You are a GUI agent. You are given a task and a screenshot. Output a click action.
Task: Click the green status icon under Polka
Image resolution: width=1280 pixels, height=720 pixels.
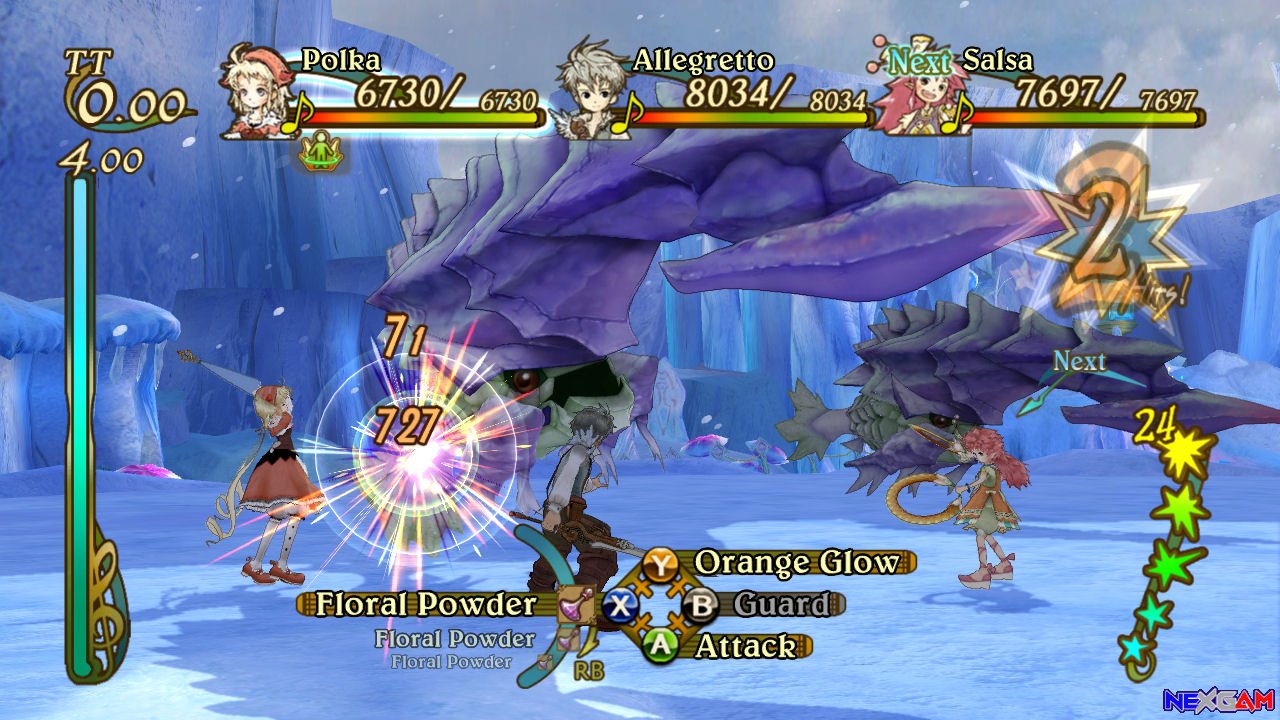point(321,154)
